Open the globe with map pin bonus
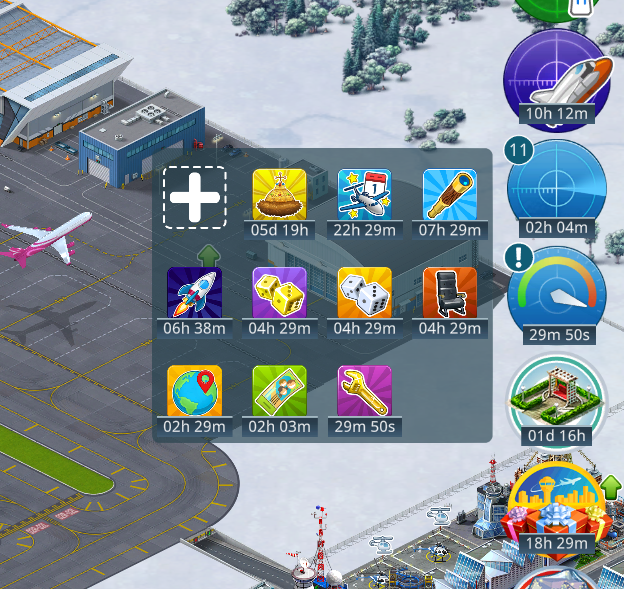624x589 pixels. [x=194, y=392]
